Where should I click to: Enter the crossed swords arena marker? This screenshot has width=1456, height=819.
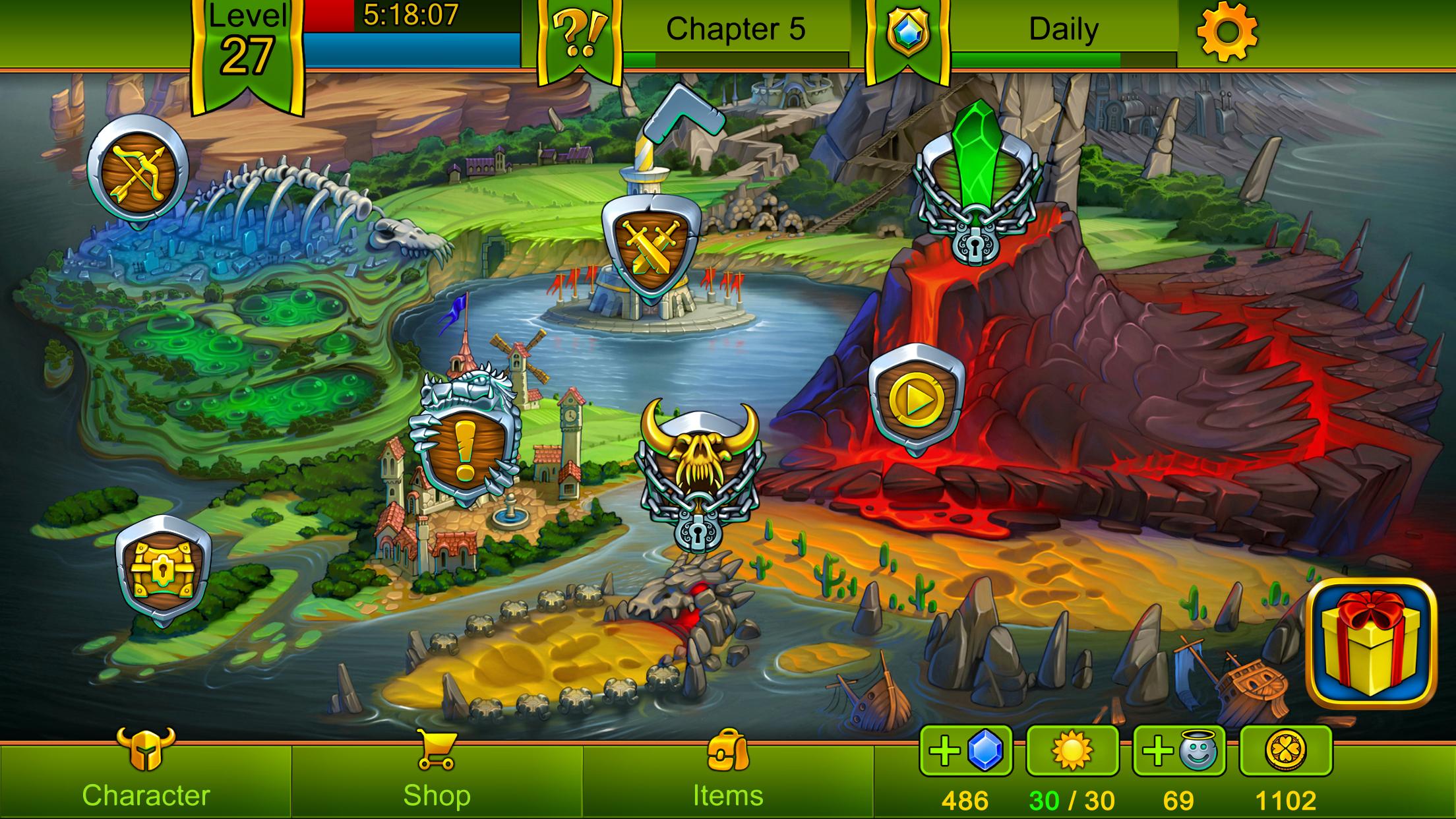pyautogui.click(x=651, y=245)
